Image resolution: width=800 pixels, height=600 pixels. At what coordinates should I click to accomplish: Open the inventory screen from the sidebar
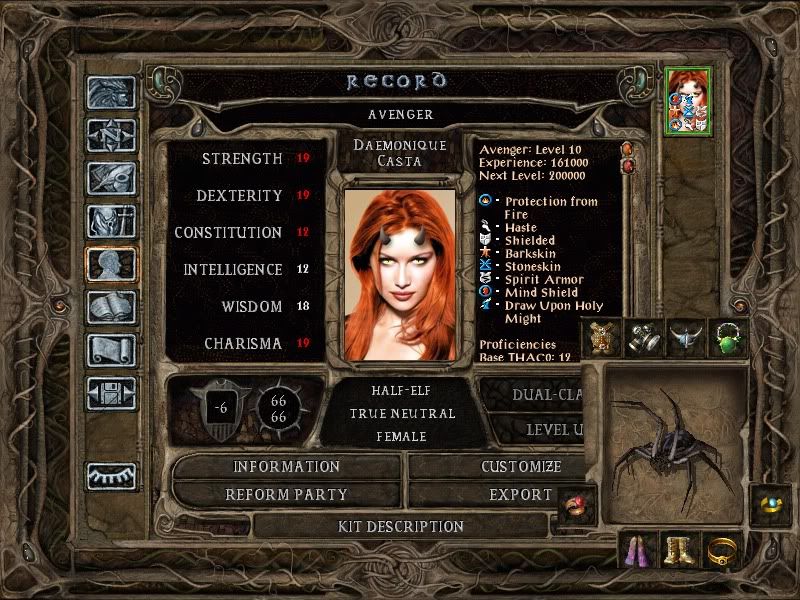pyautogui.click(x=111, y=221)
